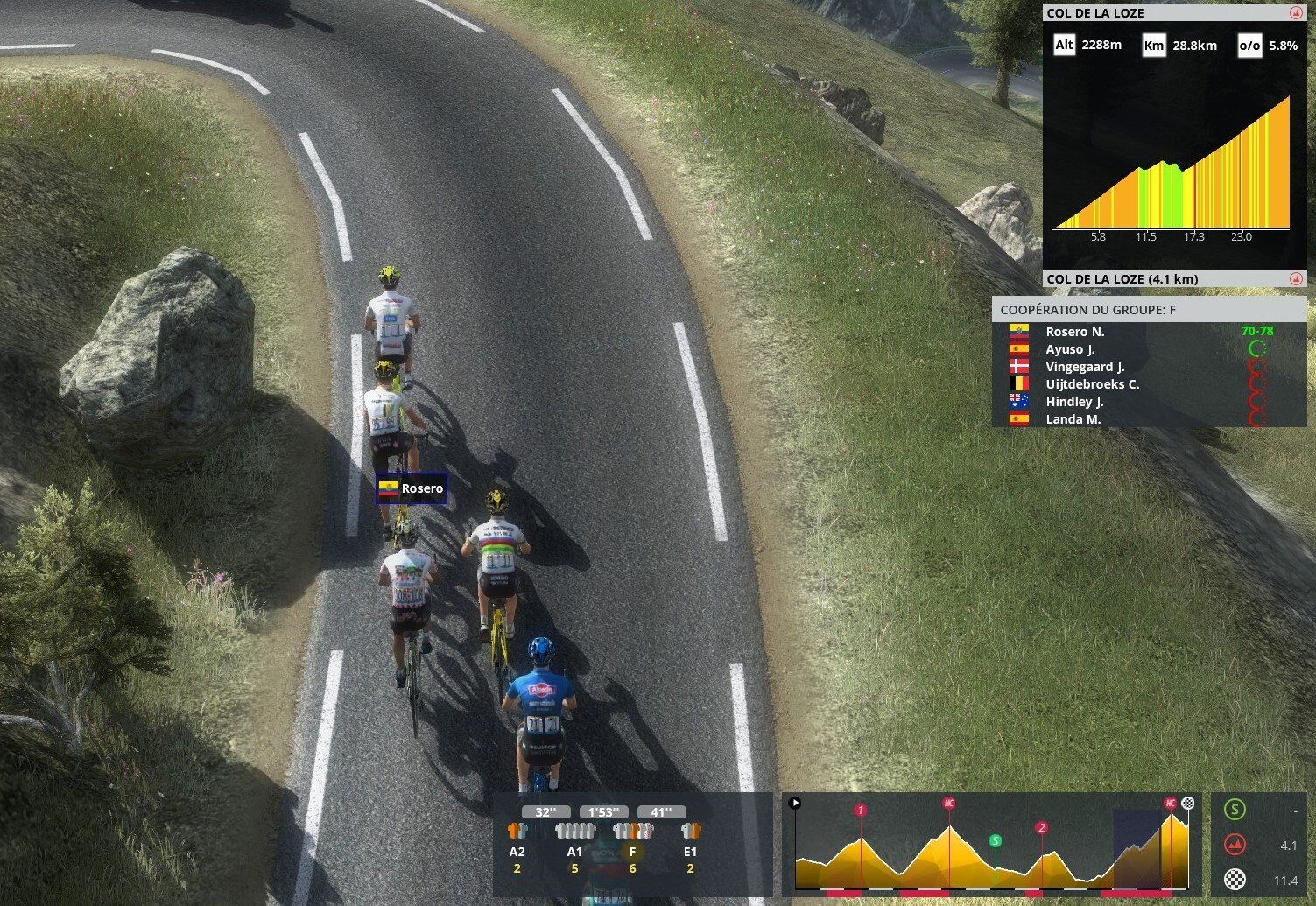The width and height of the screenshot is (1316, 906).
Task: Select the category 1 climb marker
Action: 861,810
